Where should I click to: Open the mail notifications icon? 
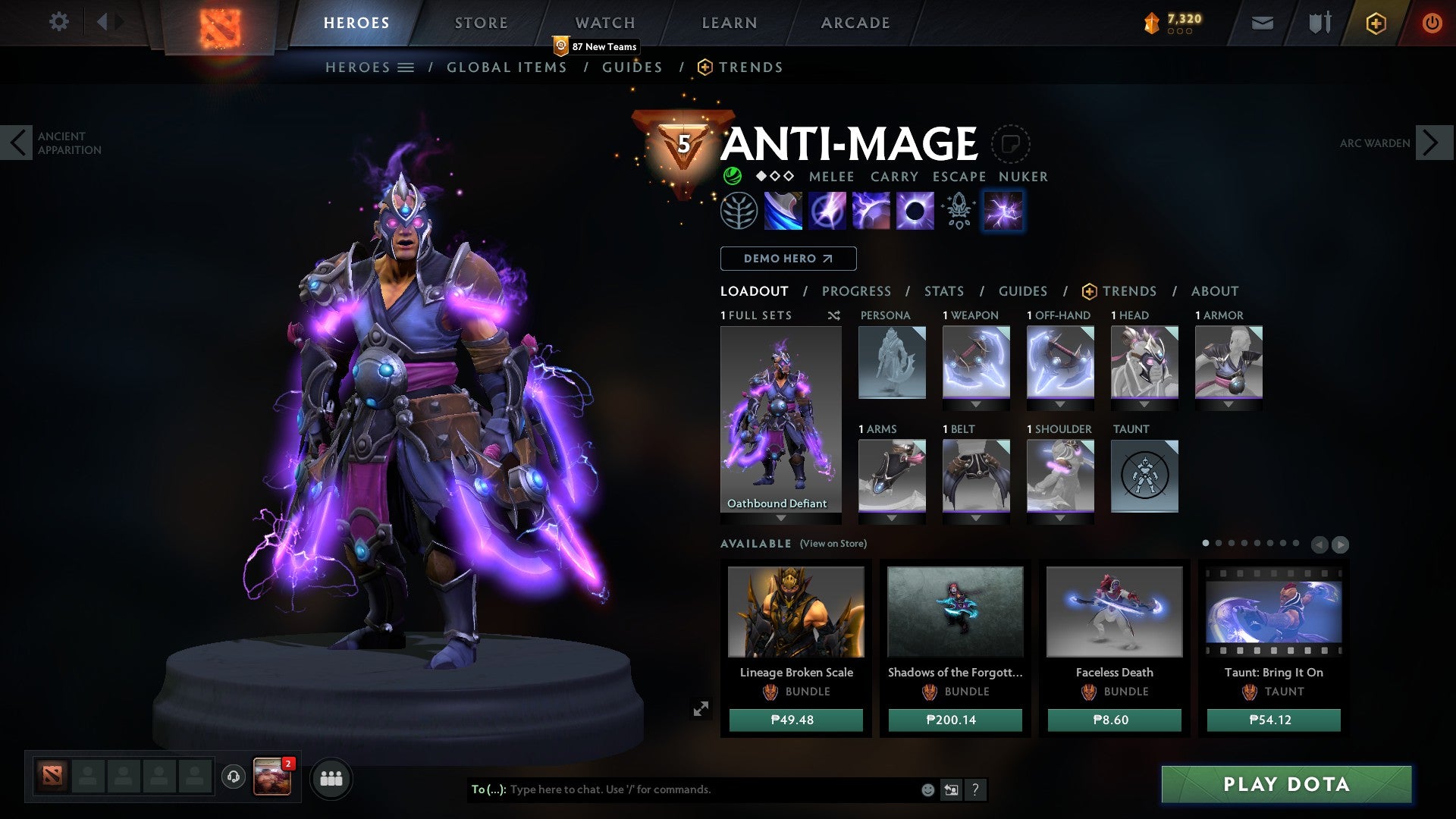[x=1261, y=23]
